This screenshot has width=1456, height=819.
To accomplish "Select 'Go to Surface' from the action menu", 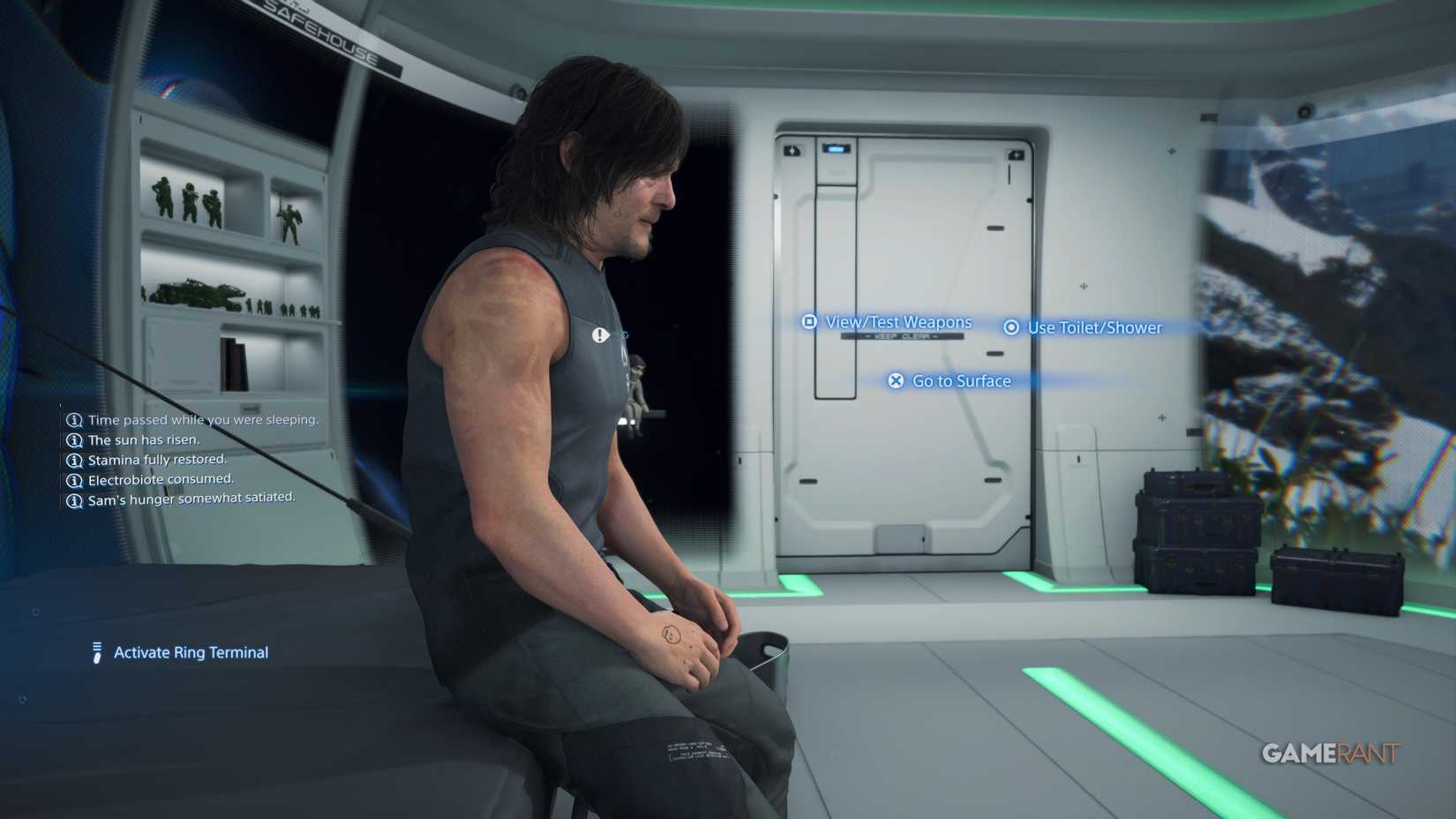I will tap(961, 381).
